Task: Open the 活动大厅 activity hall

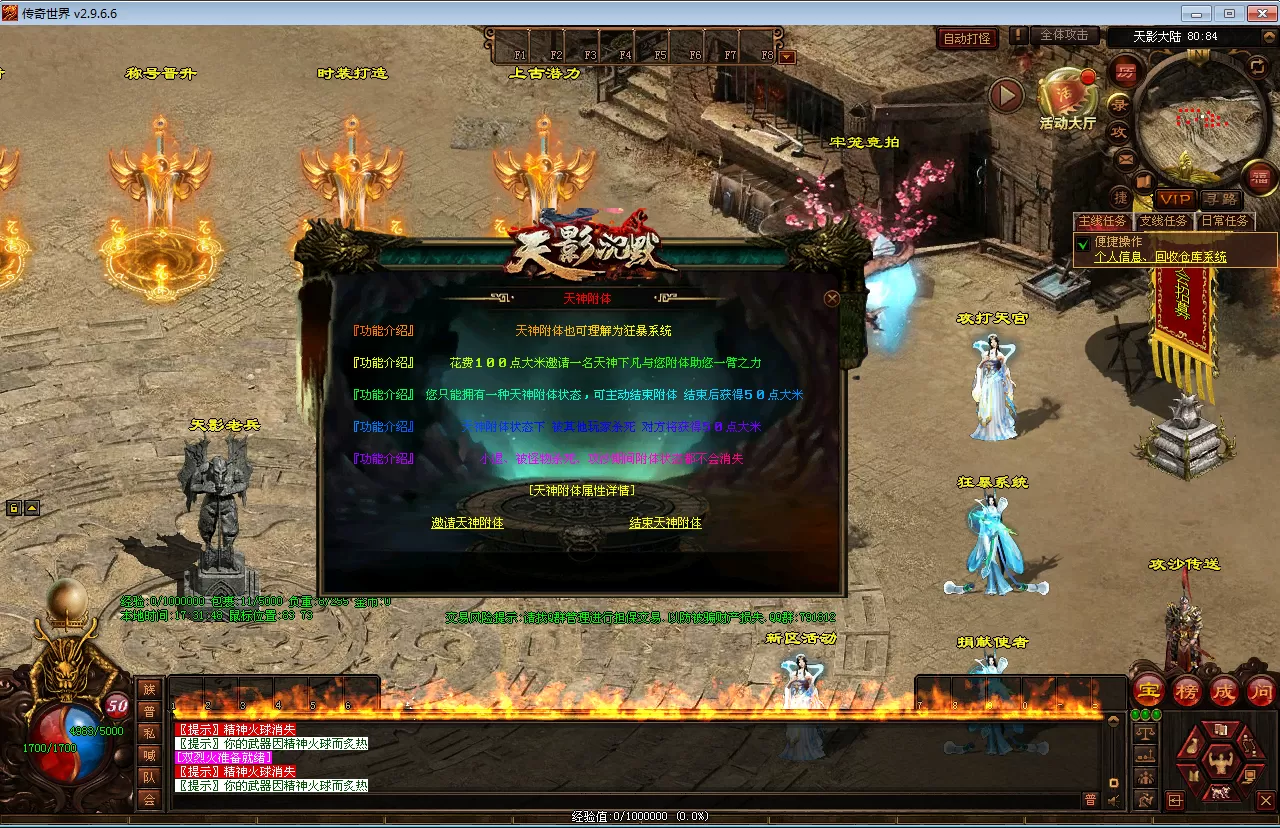Action: (x=1067, y=99)
